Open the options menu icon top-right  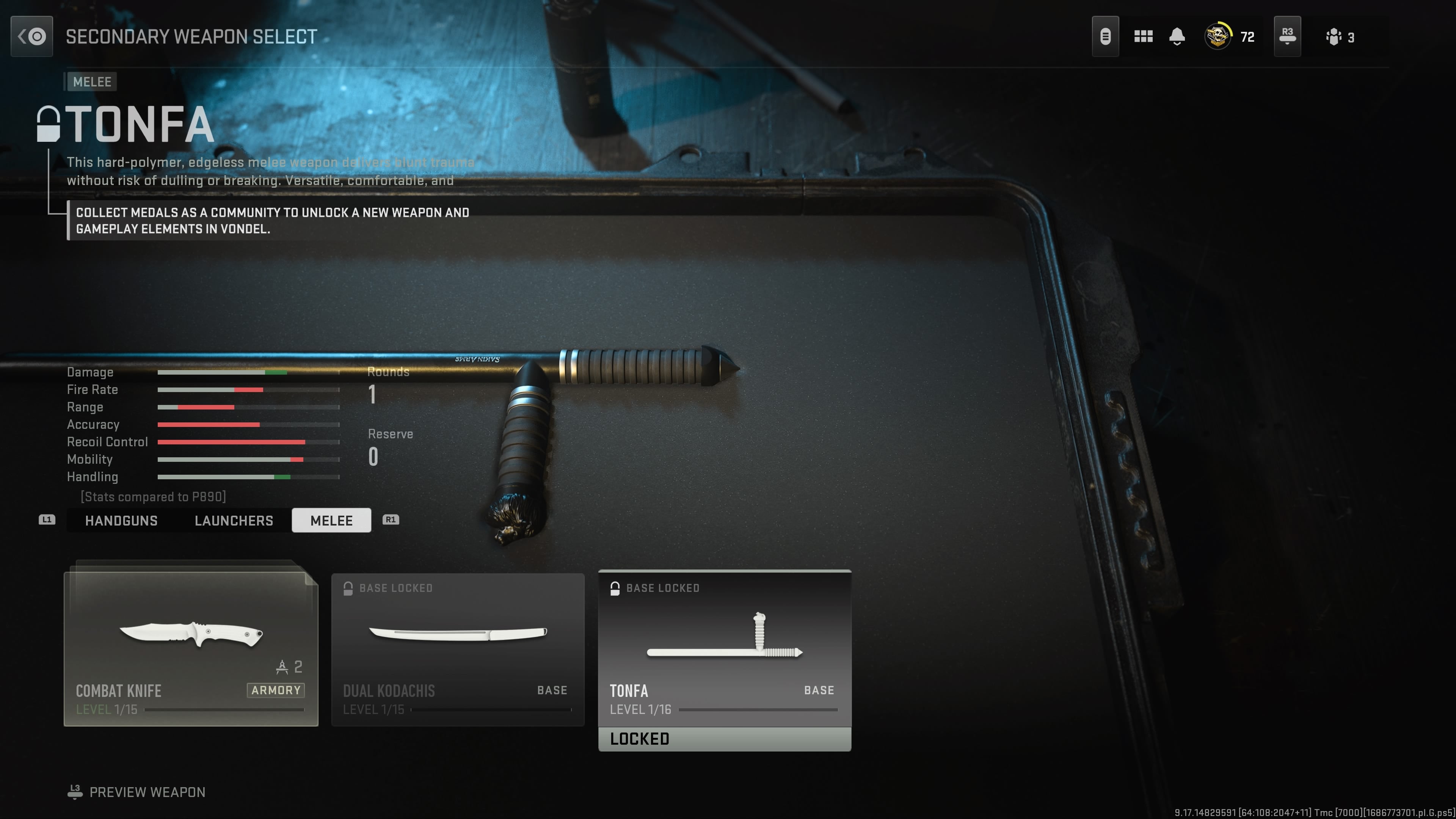point(1106,36)
